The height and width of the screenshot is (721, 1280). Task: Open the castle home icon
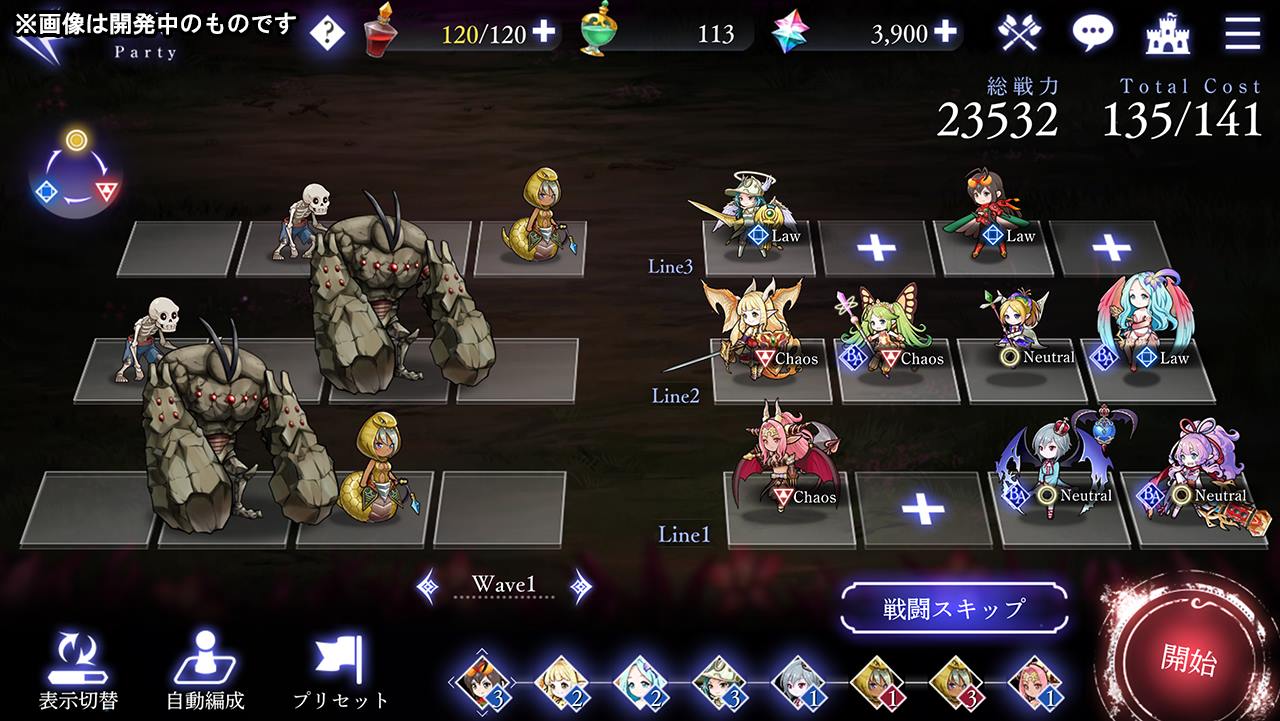point(1168,33)
